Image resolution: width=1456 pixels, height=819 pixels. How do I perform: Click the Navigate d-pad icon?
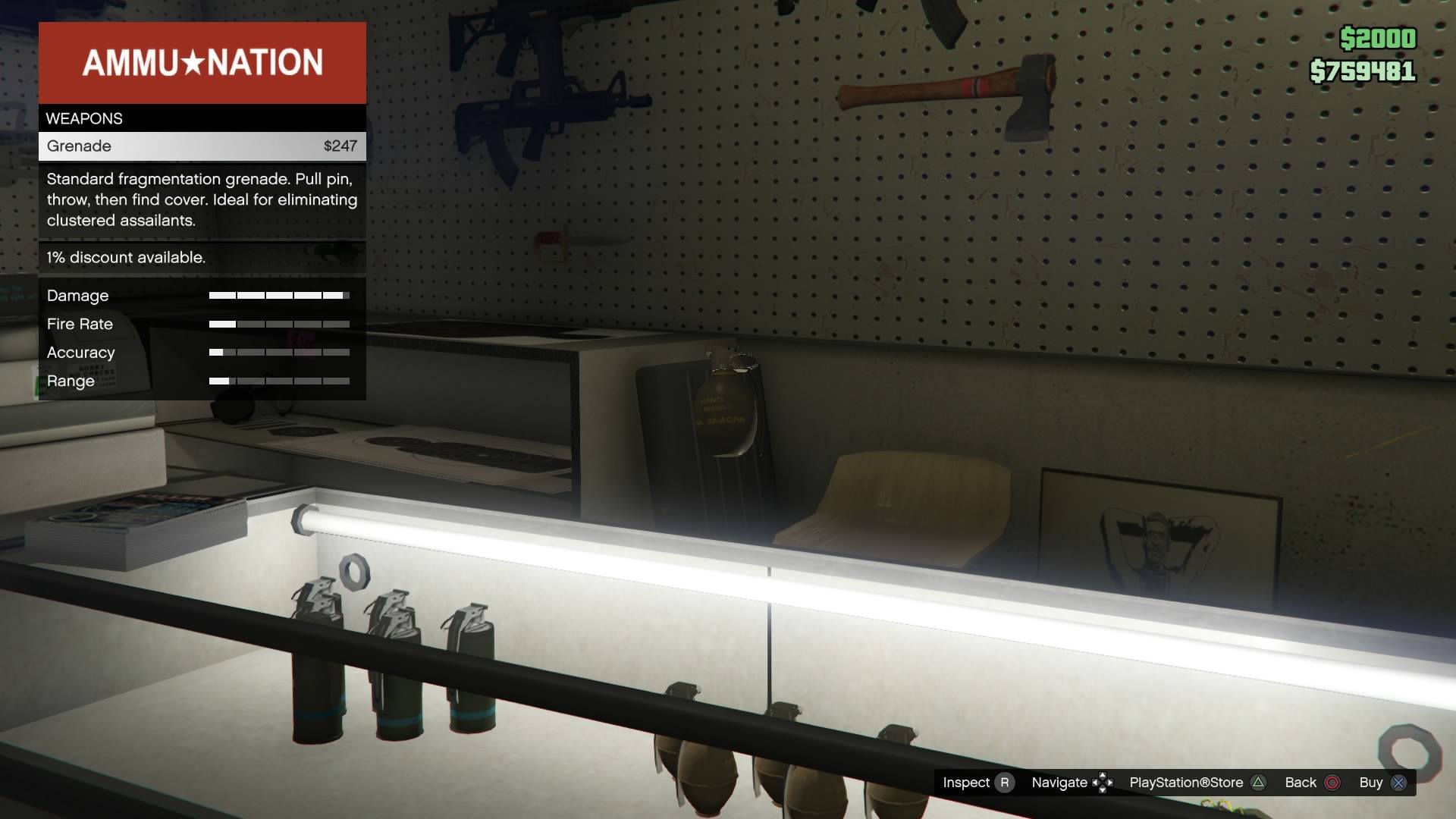(x=1103, y=782)
